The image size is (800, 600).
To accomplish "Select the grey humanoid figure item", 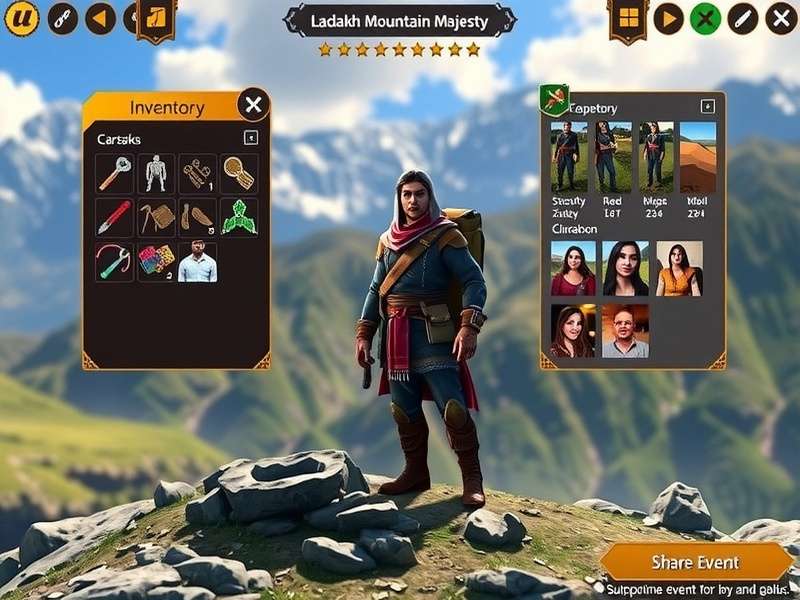I will [x=155, y=173].
